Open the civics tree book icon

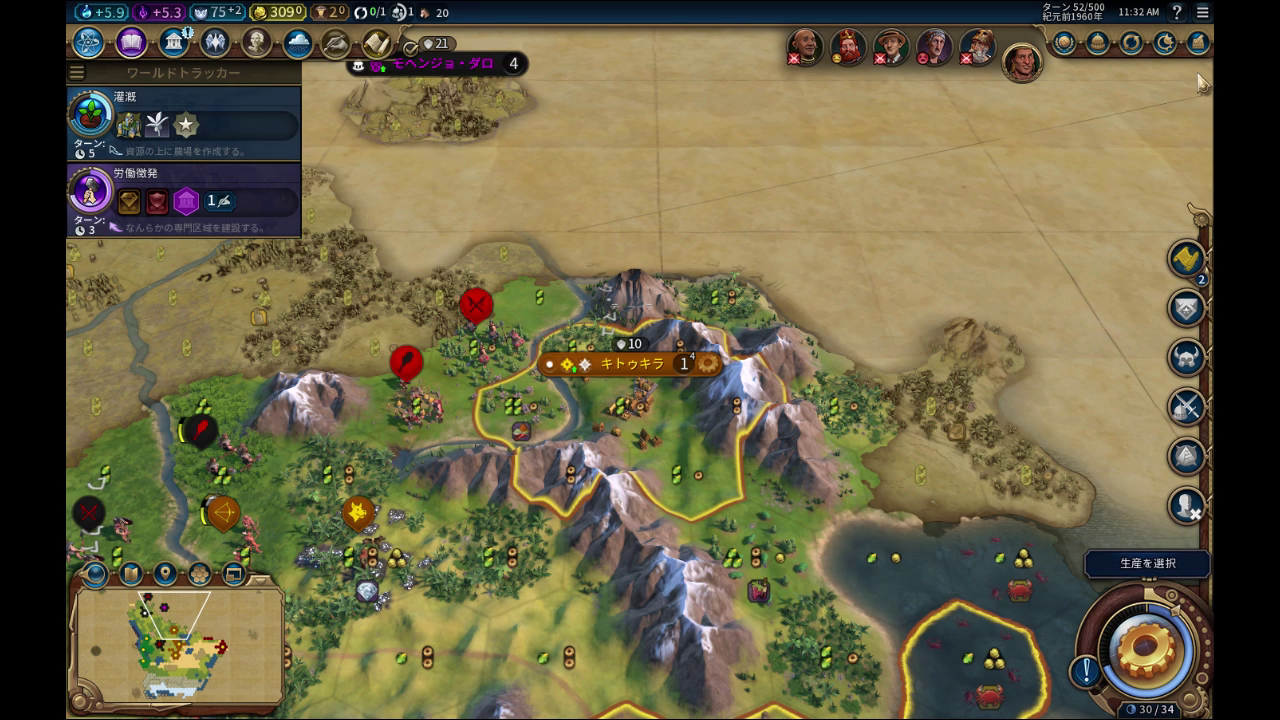[131, 43]
